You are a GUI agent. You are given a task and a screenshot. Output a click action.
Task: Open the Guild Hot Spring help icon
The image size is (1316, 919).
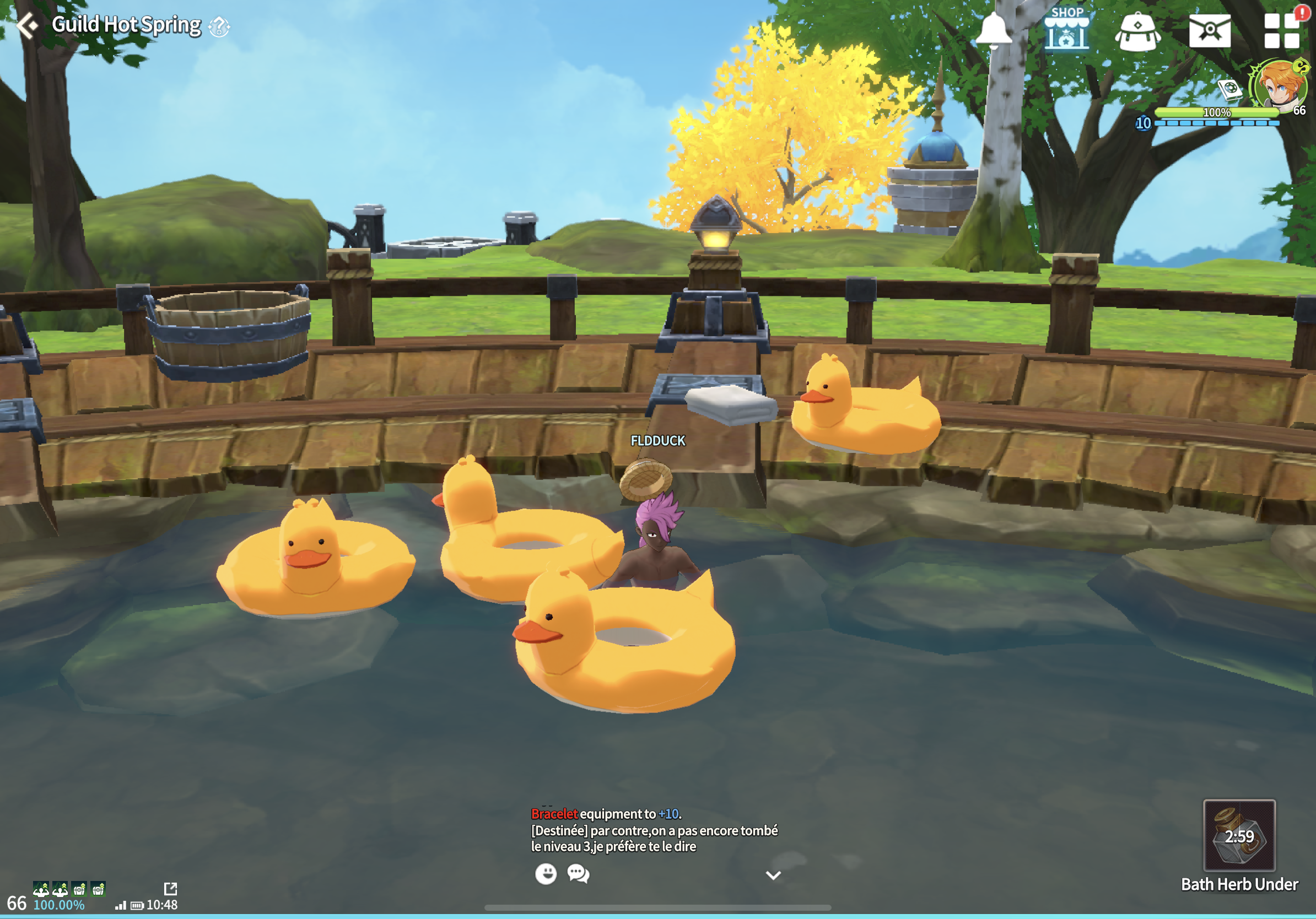click(x=219, y=26)
